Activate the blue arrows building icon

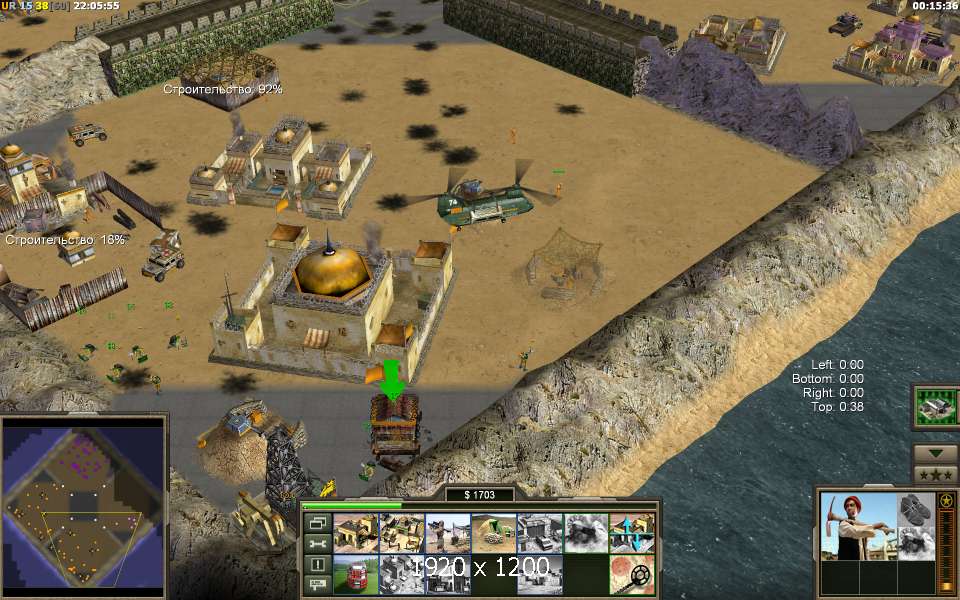click(x=631, y=533)
